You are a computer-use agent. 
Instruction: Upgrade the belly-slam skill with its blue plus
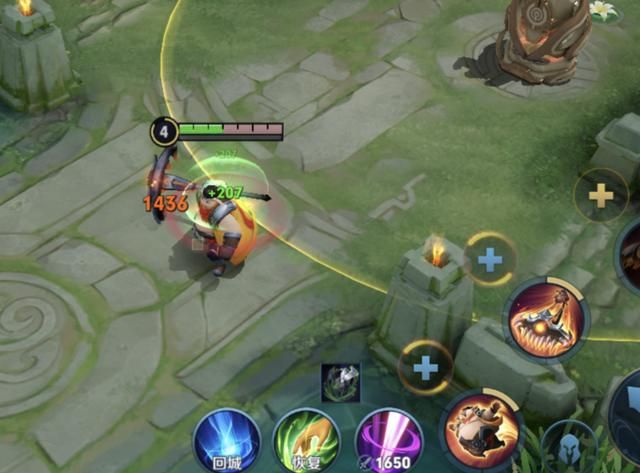coord(426,367)
